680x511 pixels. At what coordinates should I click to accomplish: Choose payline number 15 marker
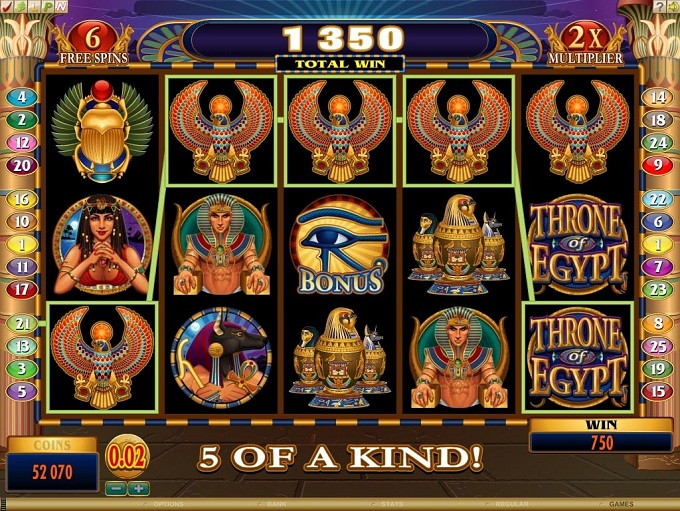(x=658, y=391)
